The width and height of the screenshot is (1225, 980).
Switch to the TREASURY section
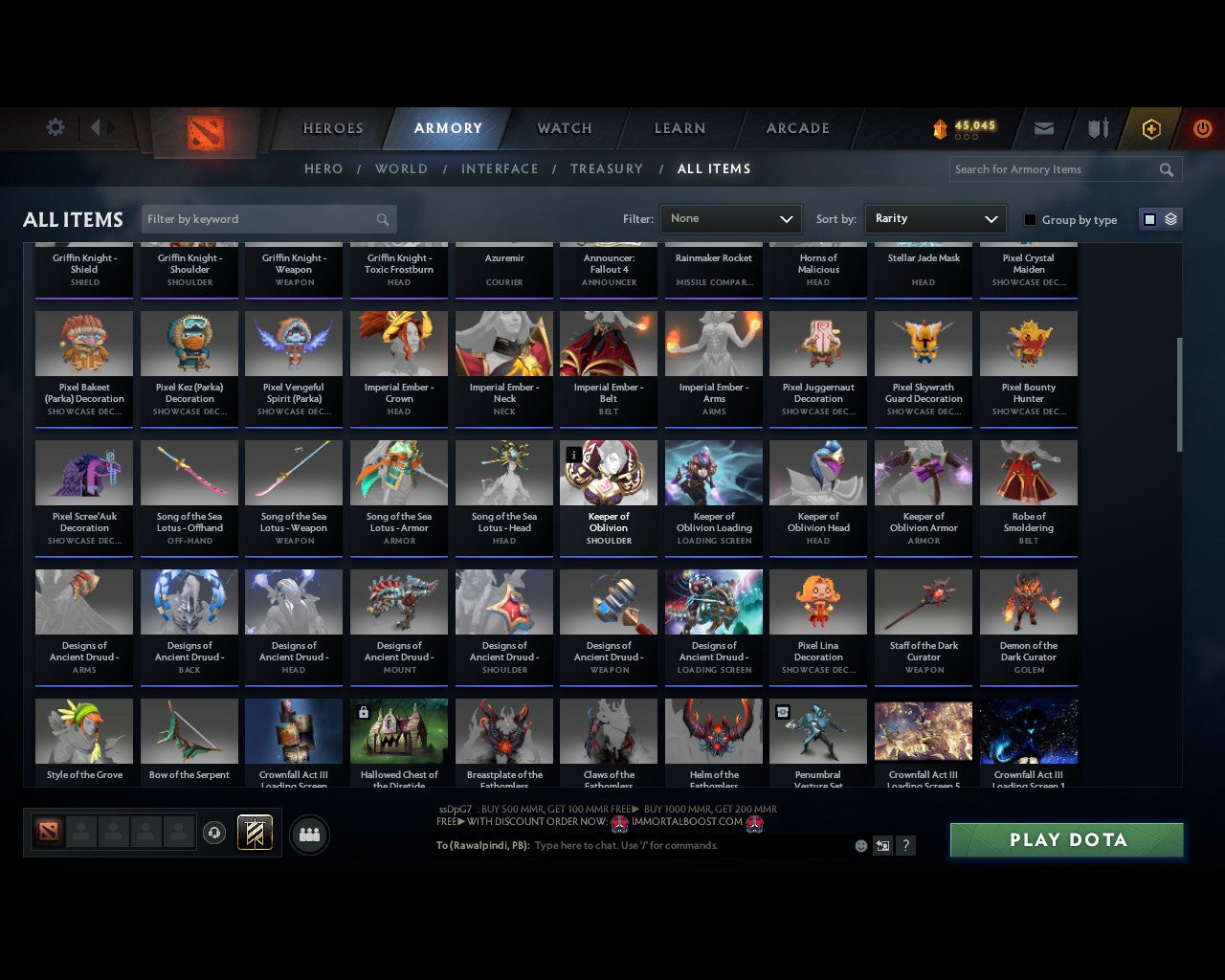(606, 168)
